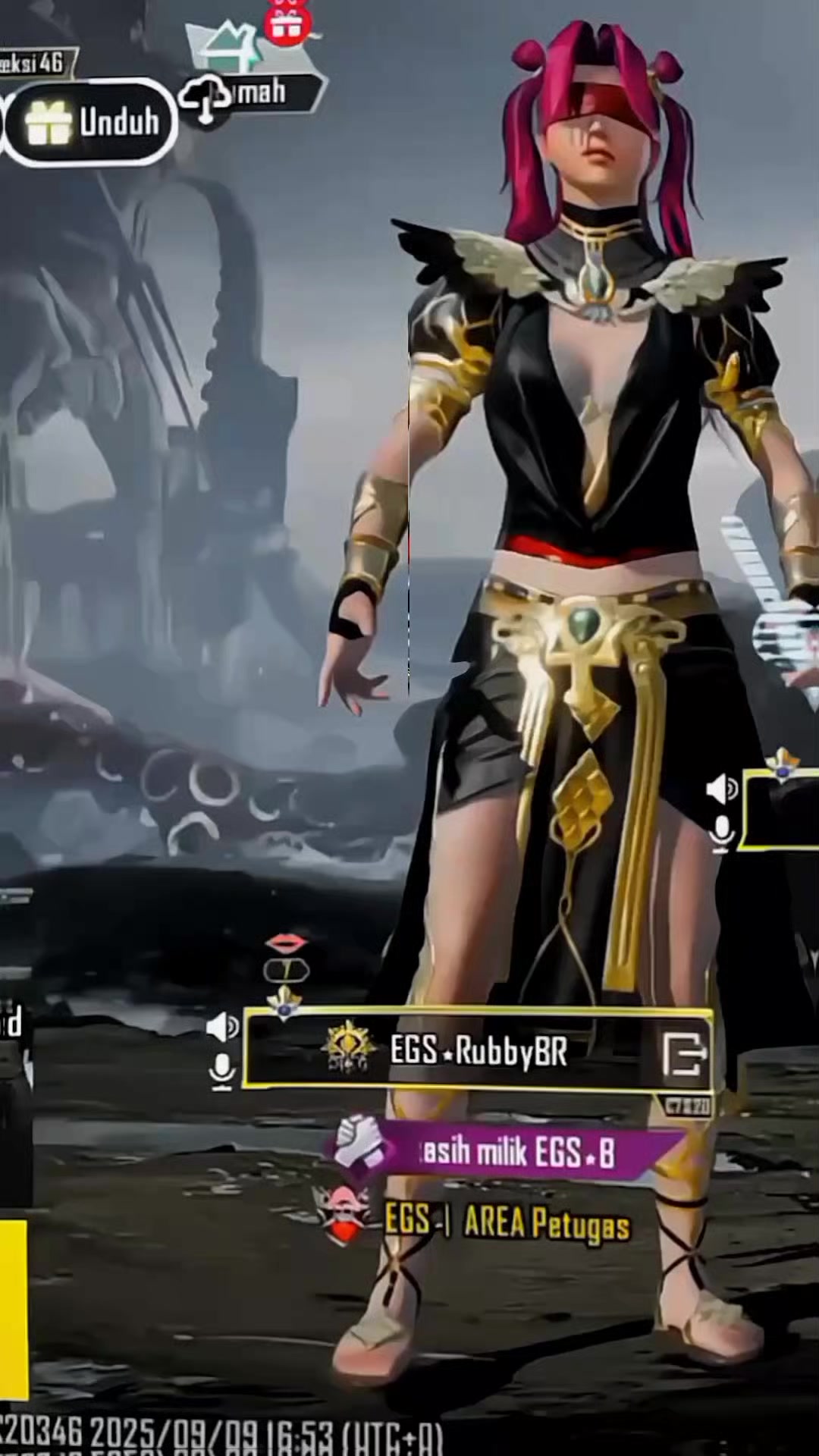Toggle the second teammate's speaker icon
This screenshot has height=1456, width=819.
click(721, 789)
